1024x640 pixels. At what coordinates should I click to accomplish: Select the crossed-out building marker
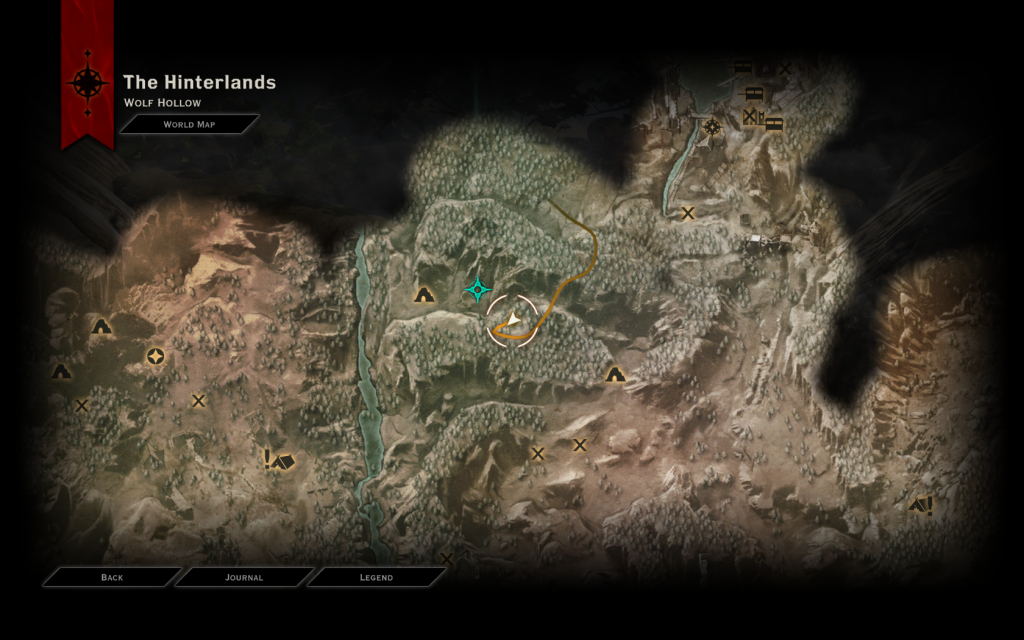pos(750,117)
